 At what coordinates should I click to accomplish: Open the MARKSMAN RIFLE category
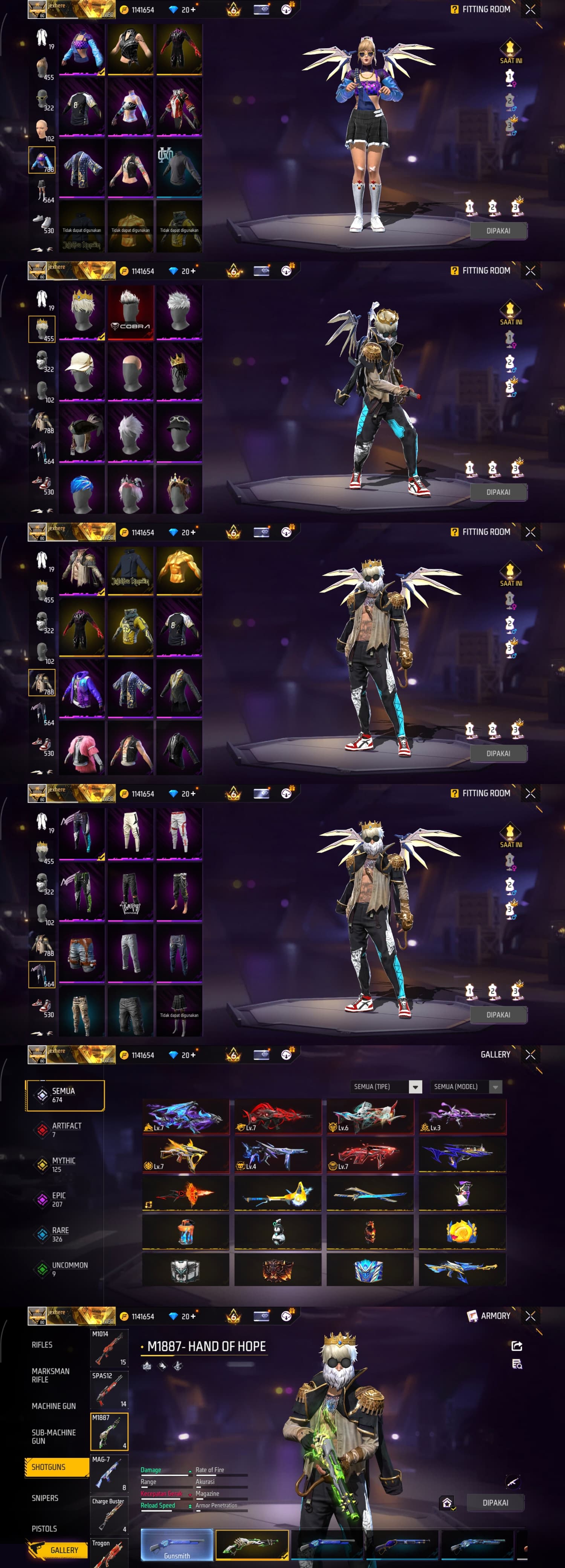point(50,1375)
